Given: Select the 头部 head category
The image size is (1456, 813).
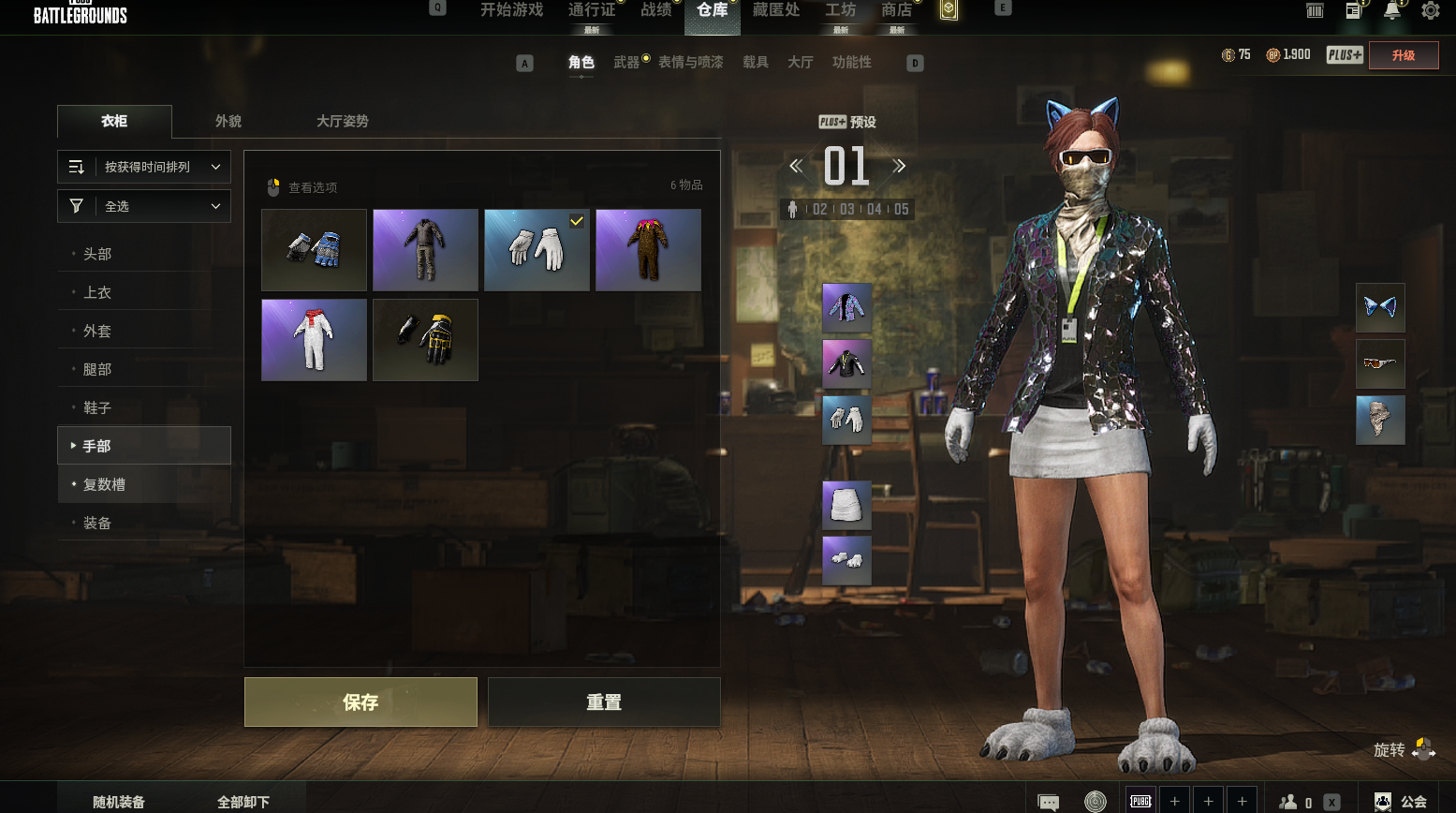Looking at the screenshot, I should (97, 254).
